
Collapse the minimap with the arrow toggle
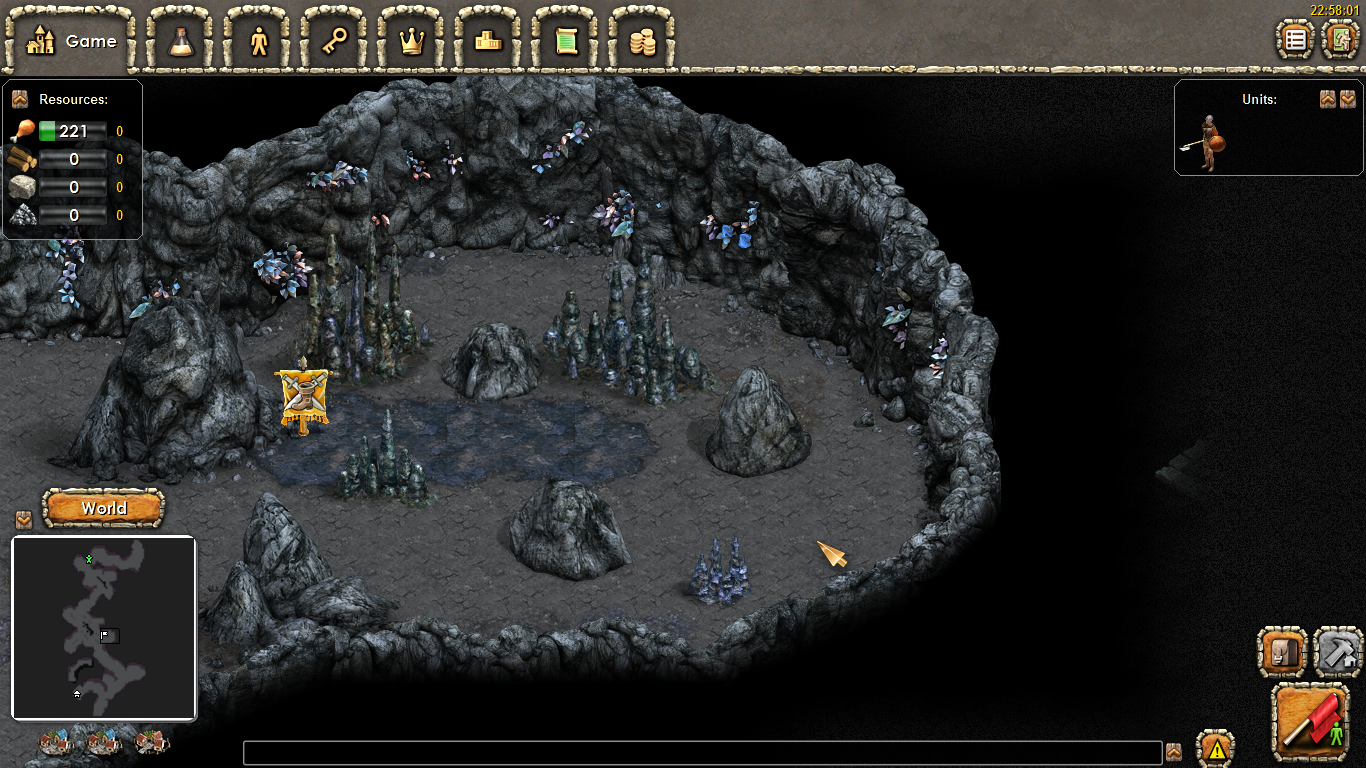[x=24, y=520]
